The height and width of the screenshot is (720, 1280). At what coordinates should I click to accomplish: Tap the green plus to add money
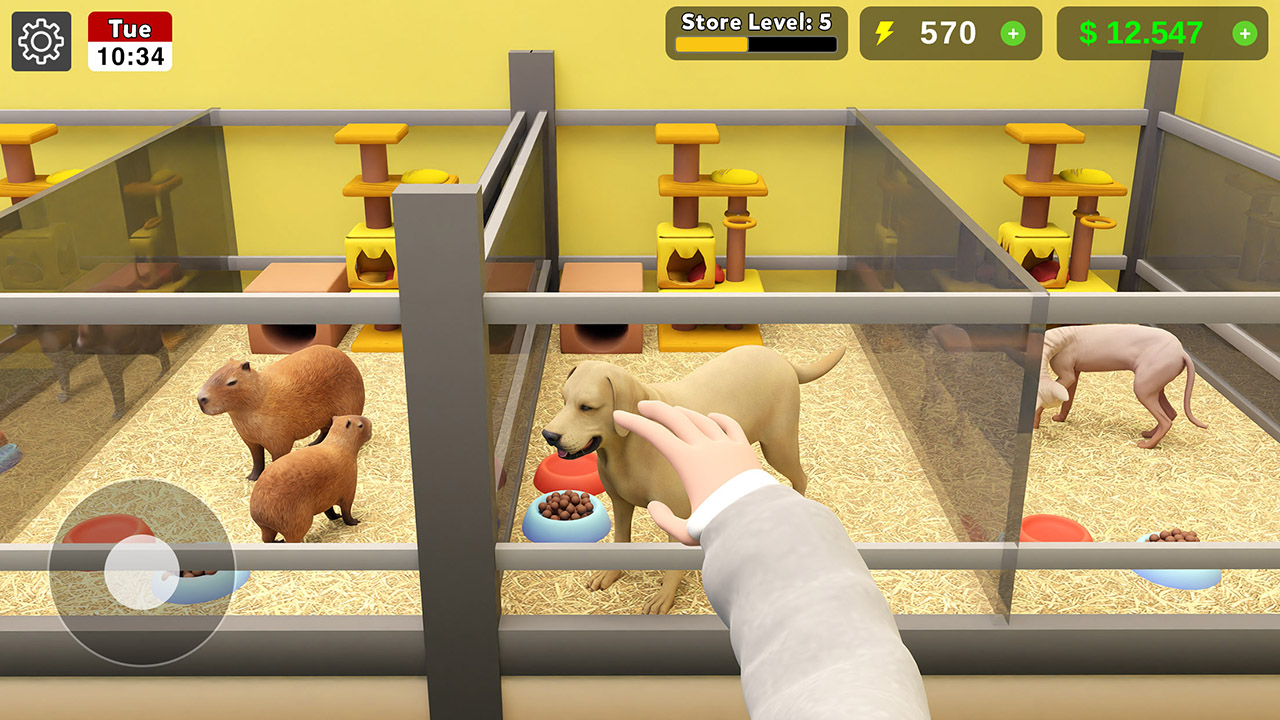(x=1247, y=33)
